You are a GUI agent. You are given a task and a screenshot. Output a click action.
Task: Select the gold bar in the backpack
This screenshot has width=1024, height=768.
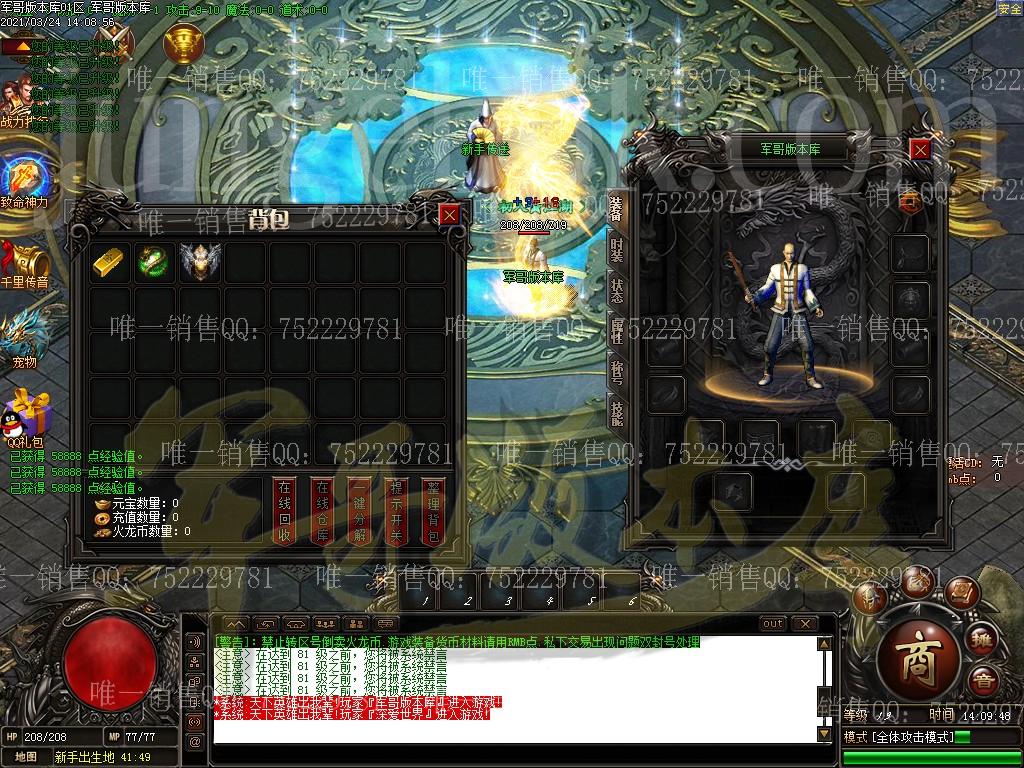pyautogui.click(x=108, y=261)
